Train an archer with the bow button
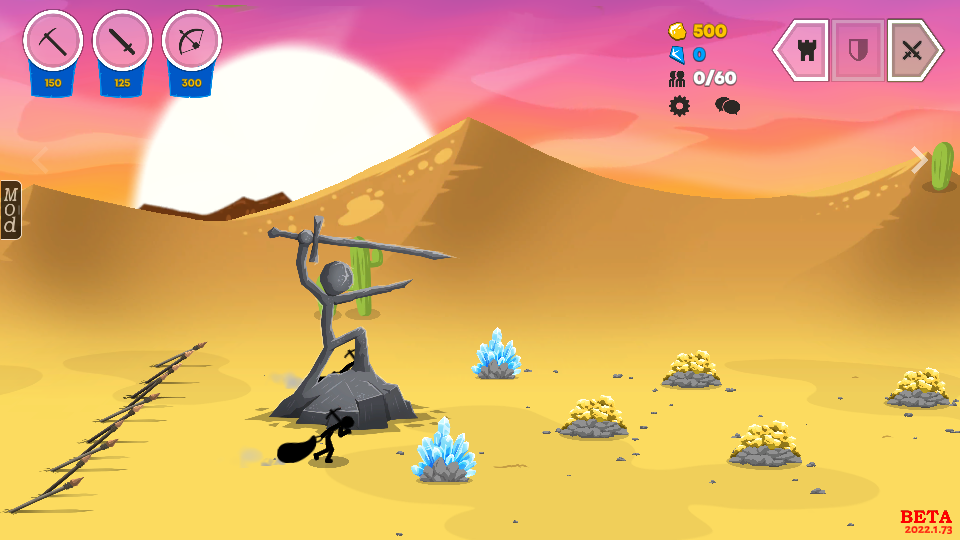This screenshot has height=540, width=960. 191,43
